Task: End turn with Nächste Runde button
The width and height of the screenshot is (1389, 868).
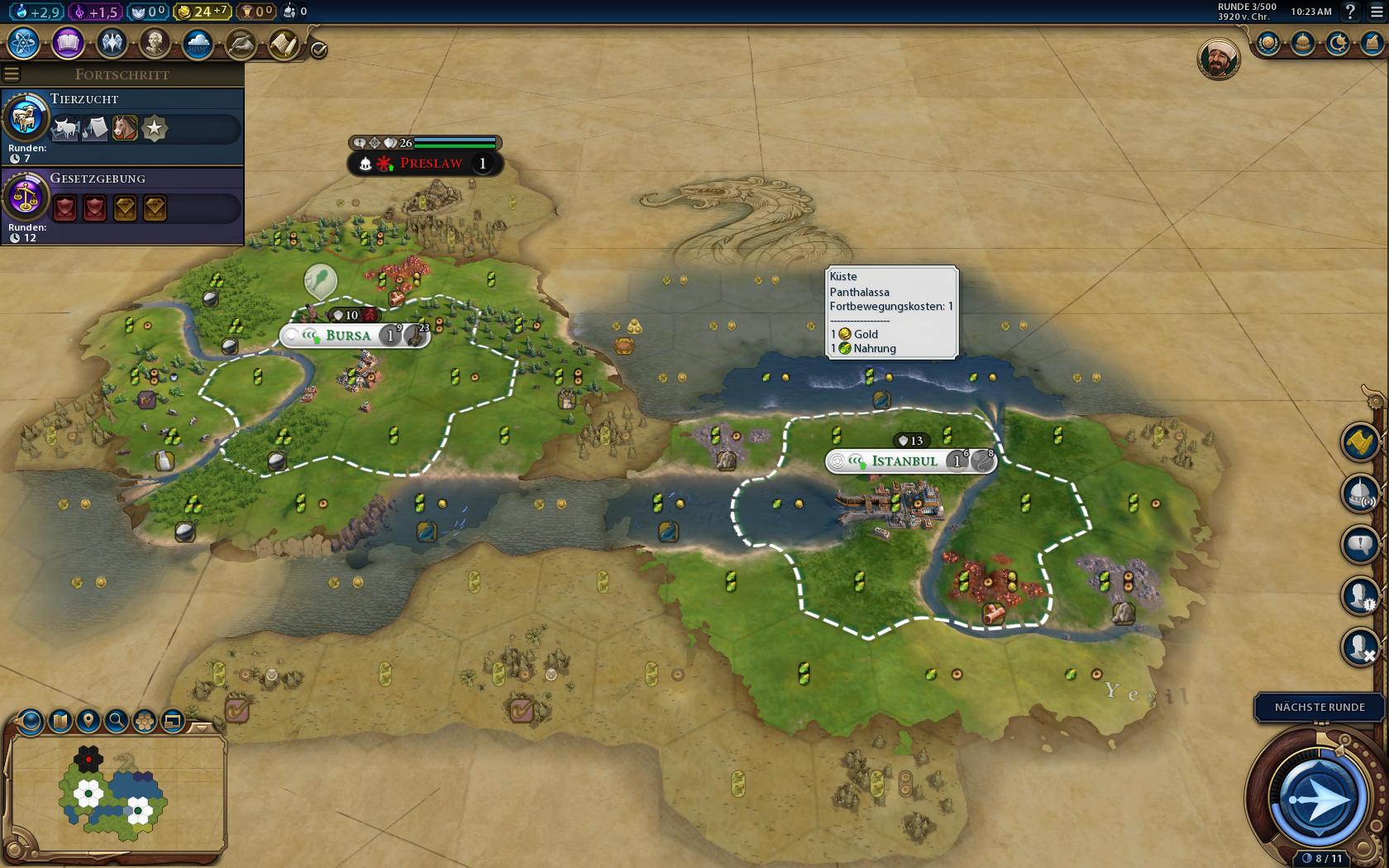Action: coord(1320,708)
